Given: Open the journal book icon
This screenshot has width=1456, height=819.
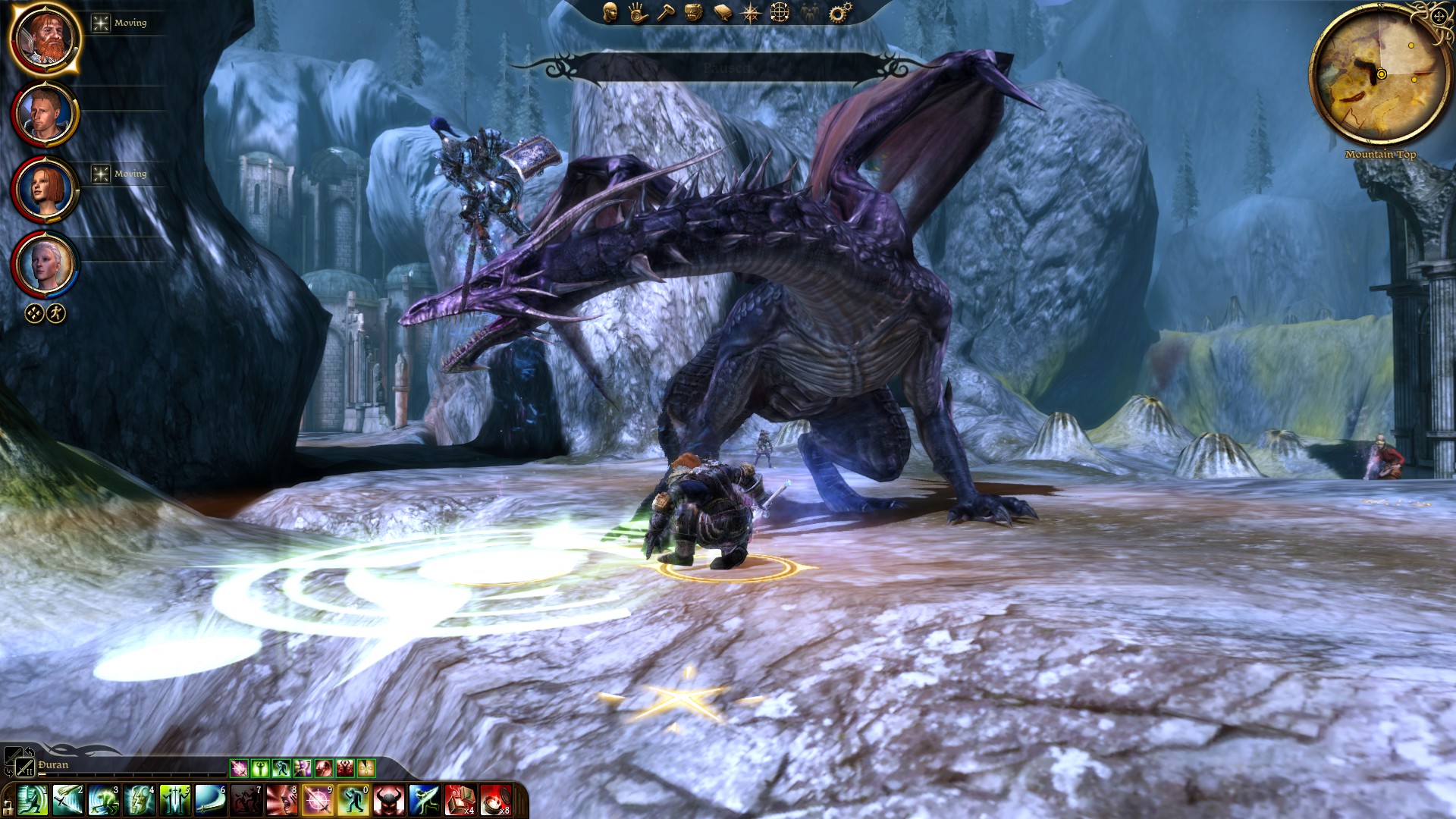Looking at the screenshot, I should (x=723, y=13).
